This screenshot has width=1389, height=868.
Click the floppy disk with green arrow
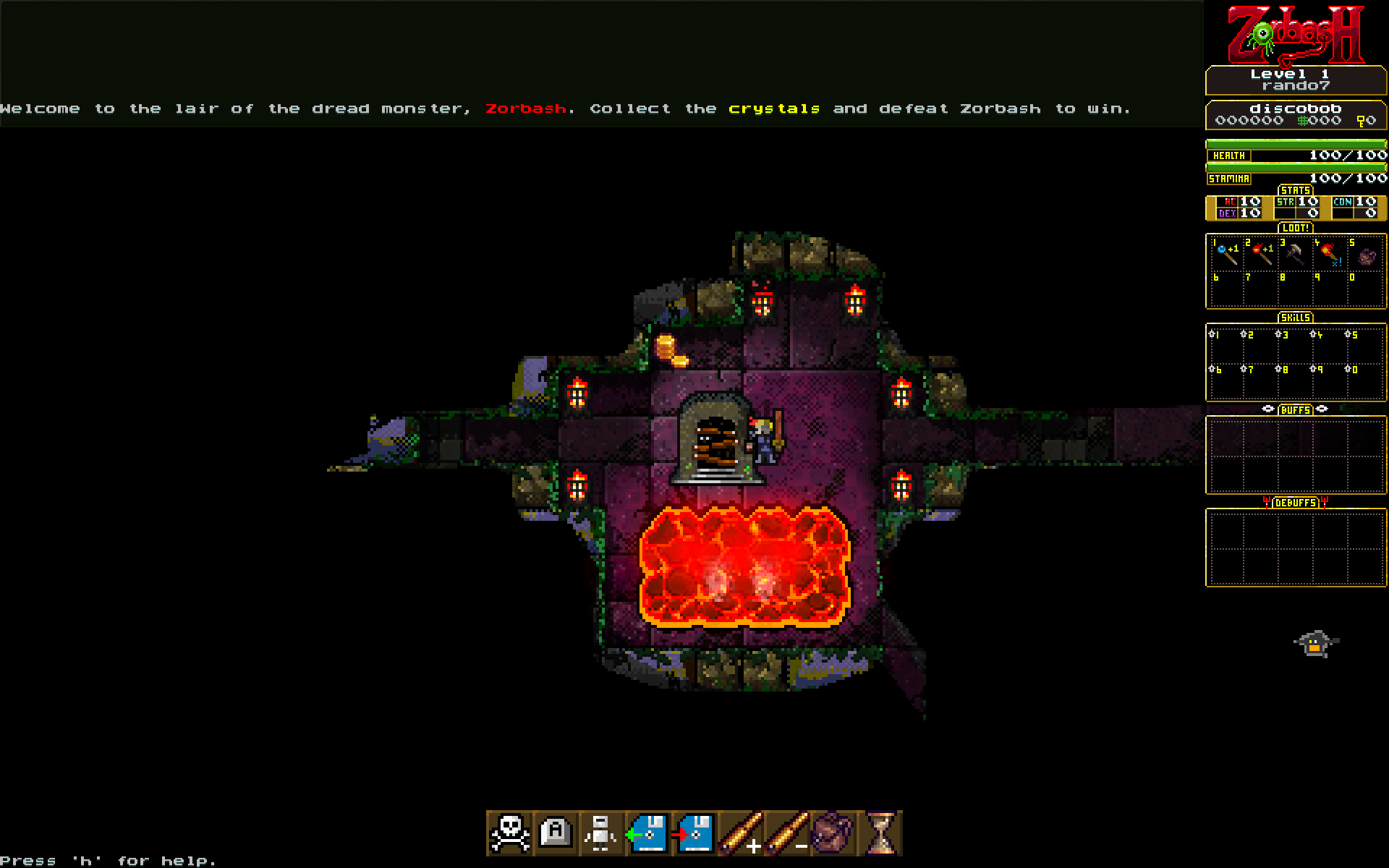[648, 833]
